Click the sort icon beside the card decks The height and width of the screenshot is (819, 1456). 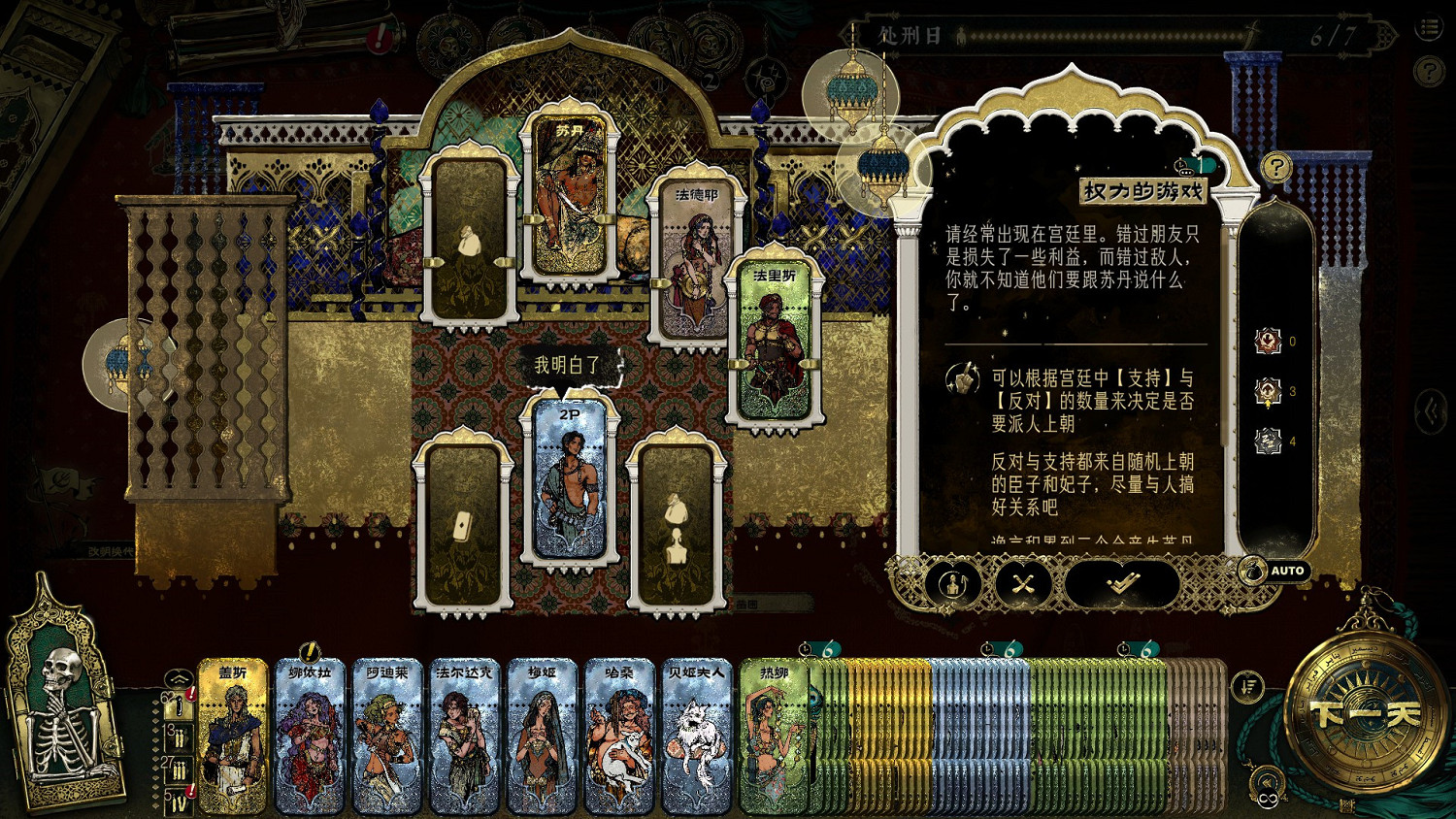1250,685
